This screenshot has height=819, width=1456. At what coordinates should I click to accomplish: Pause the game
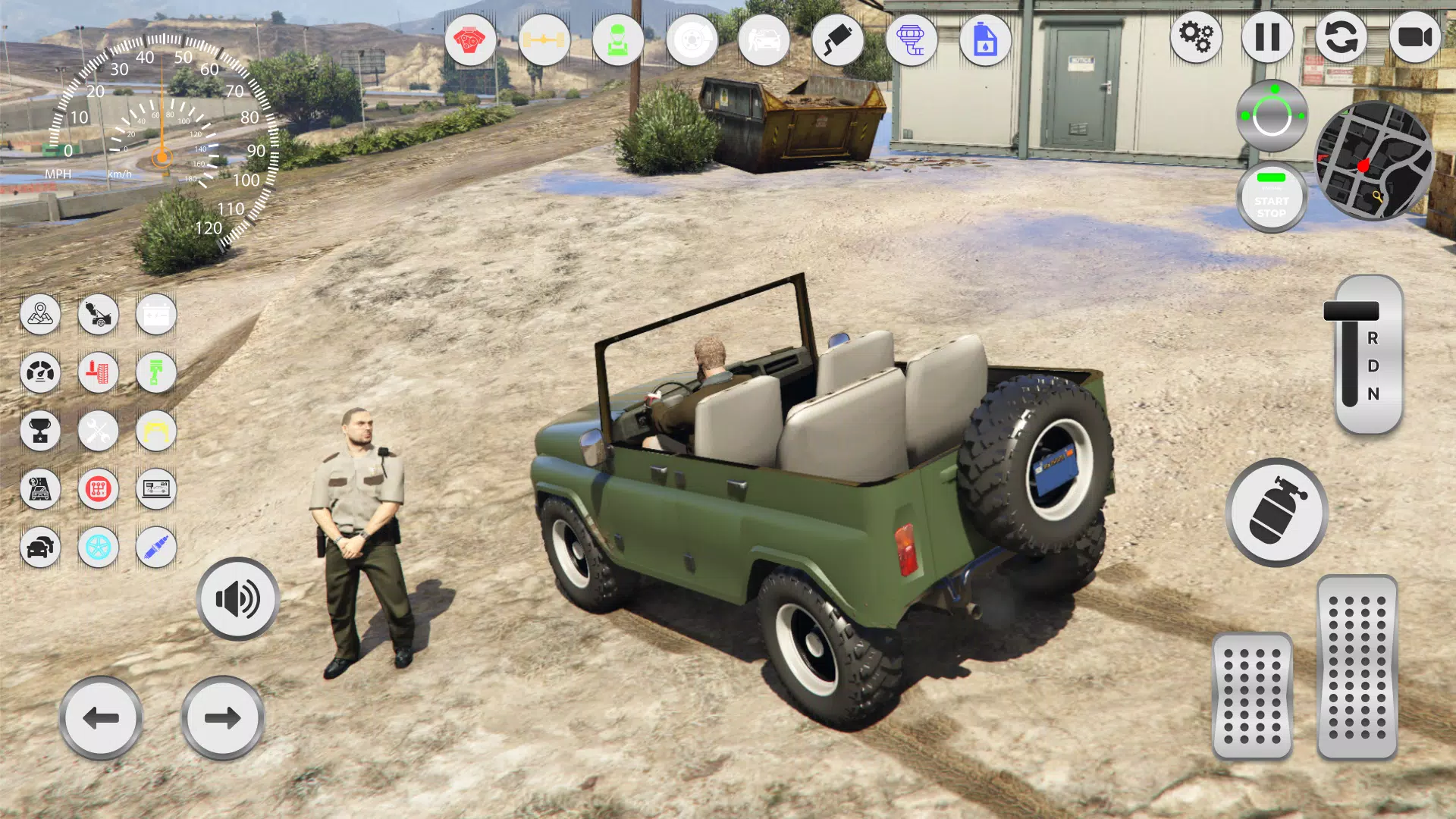click(1266, 37)
